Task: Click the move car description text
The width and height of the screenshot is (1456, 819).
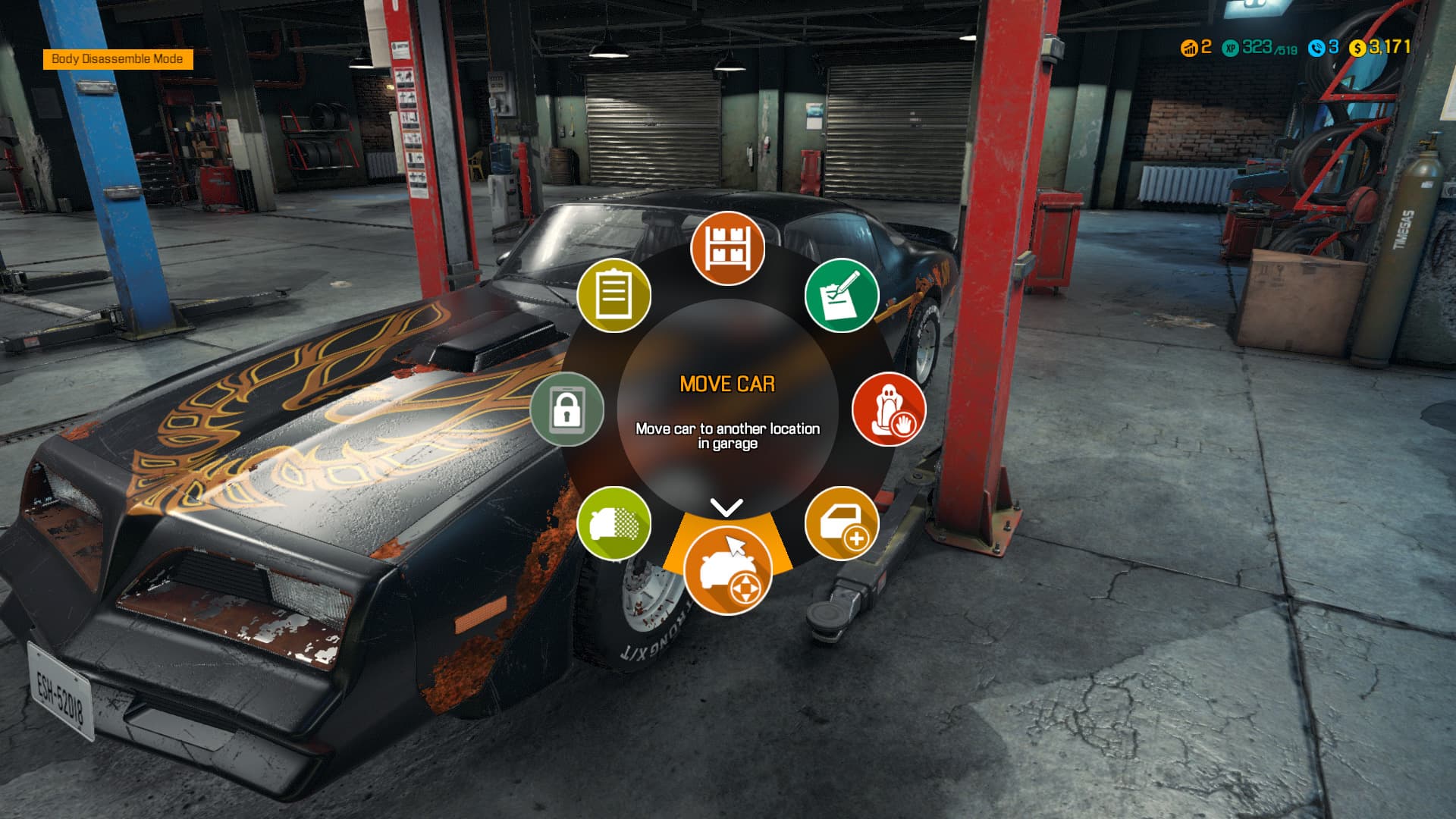Action: click(728, 435)
